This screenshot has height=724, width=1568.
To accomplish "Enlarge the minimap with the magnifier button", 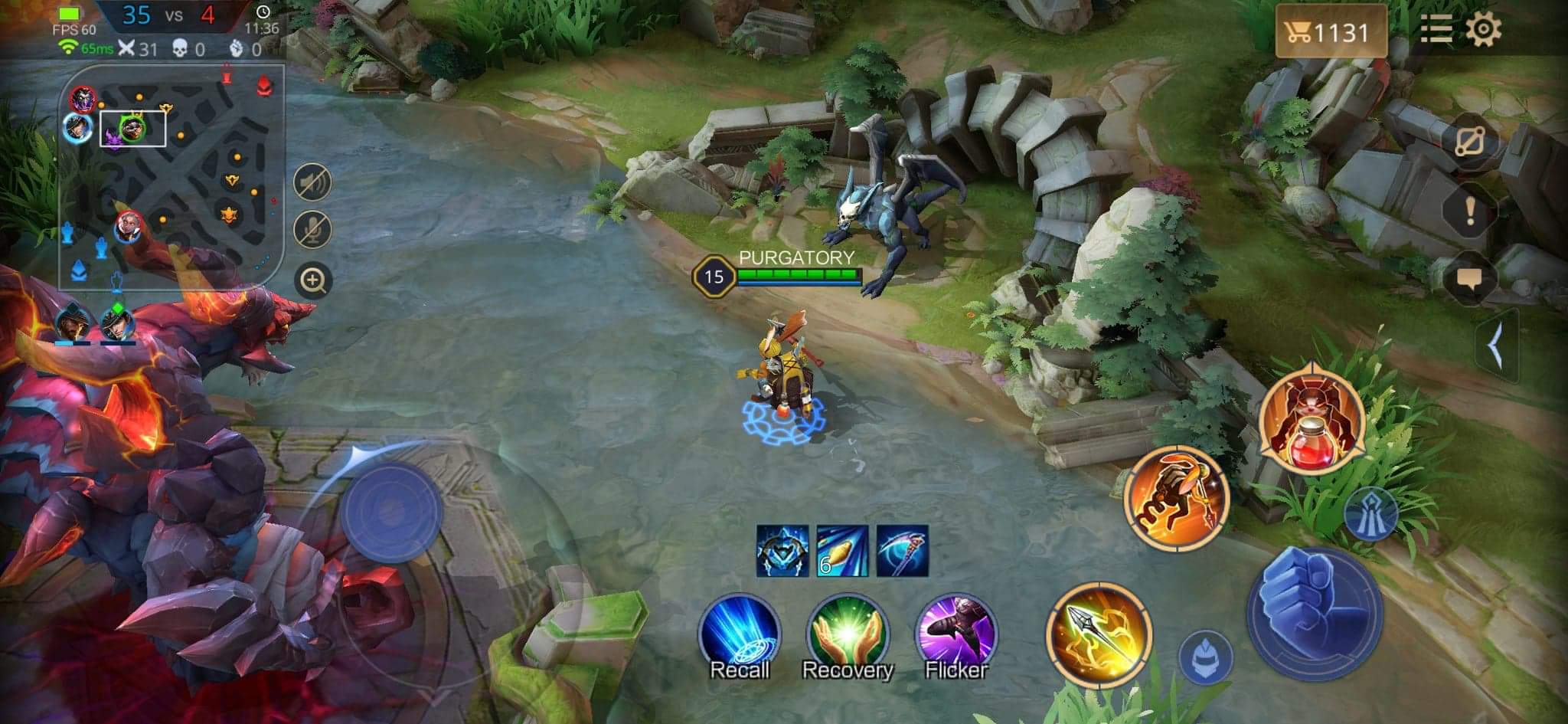I will (312, 280).
